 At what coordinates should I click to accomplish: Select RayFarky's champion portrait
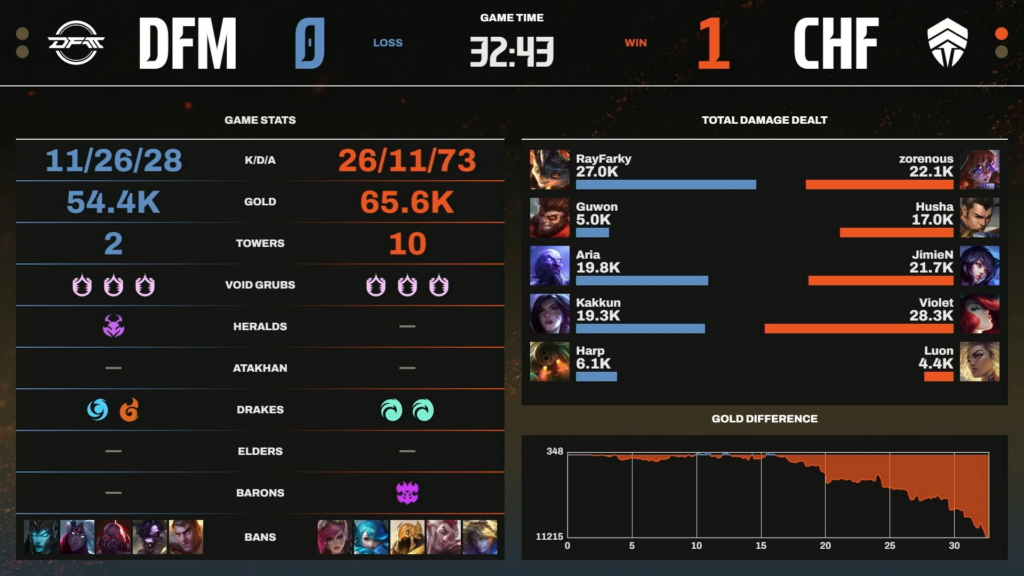tap(550, 169)
